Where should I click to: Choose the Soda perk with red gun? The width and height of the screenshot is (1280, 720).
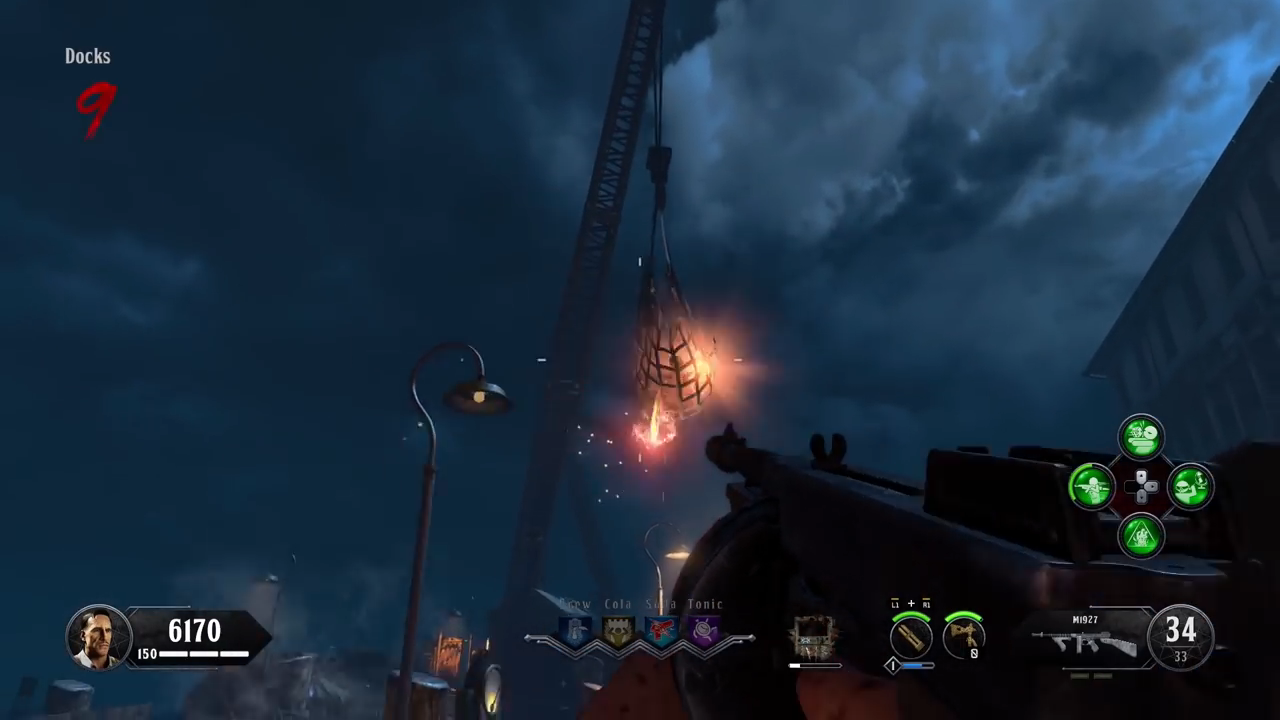(x=661, y=631)
